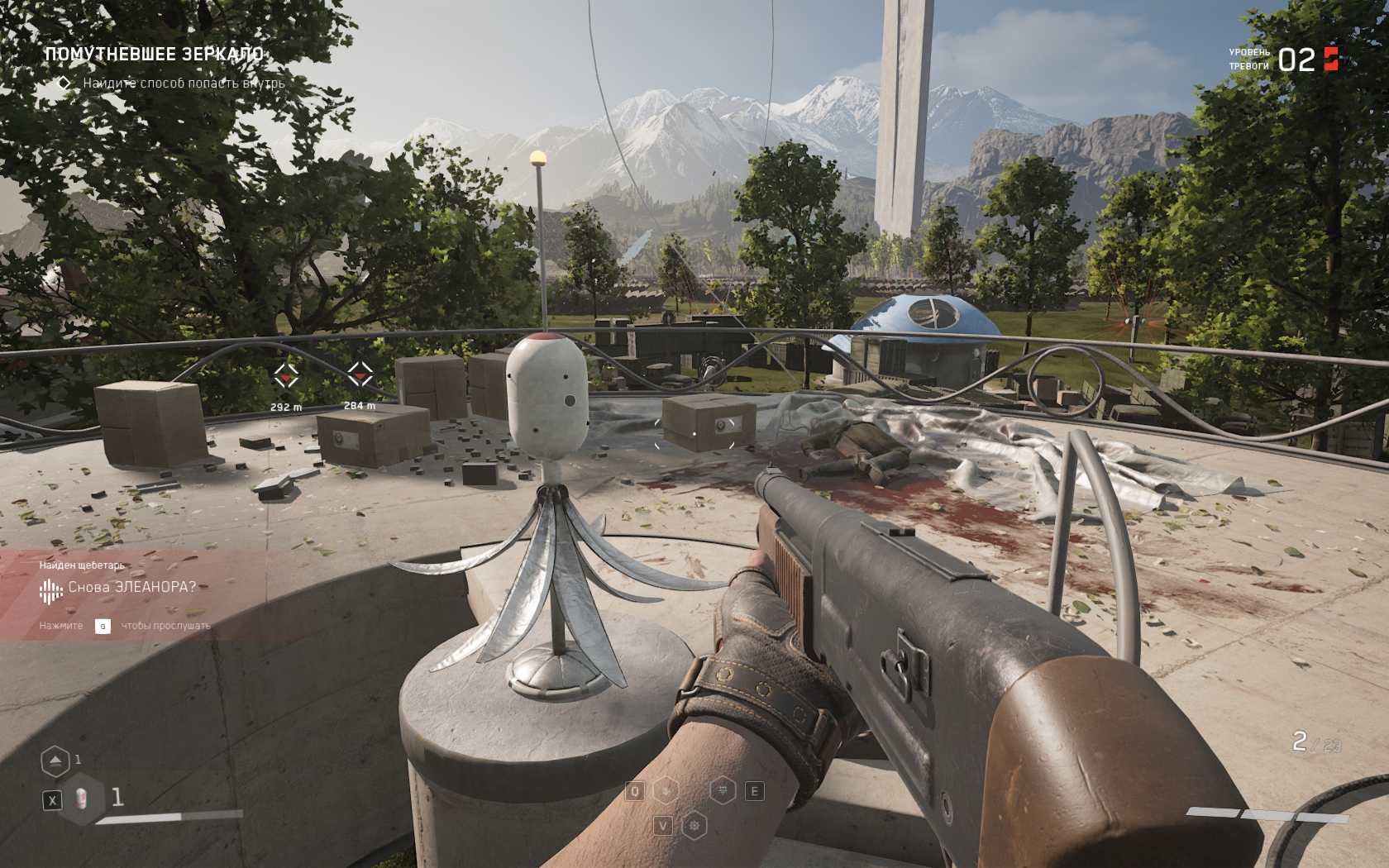This screenshot has width=1389, height=868.
Task: Click the hexagon icon with upward arrow
Action: pyautogui.click(x=55, y=761)
